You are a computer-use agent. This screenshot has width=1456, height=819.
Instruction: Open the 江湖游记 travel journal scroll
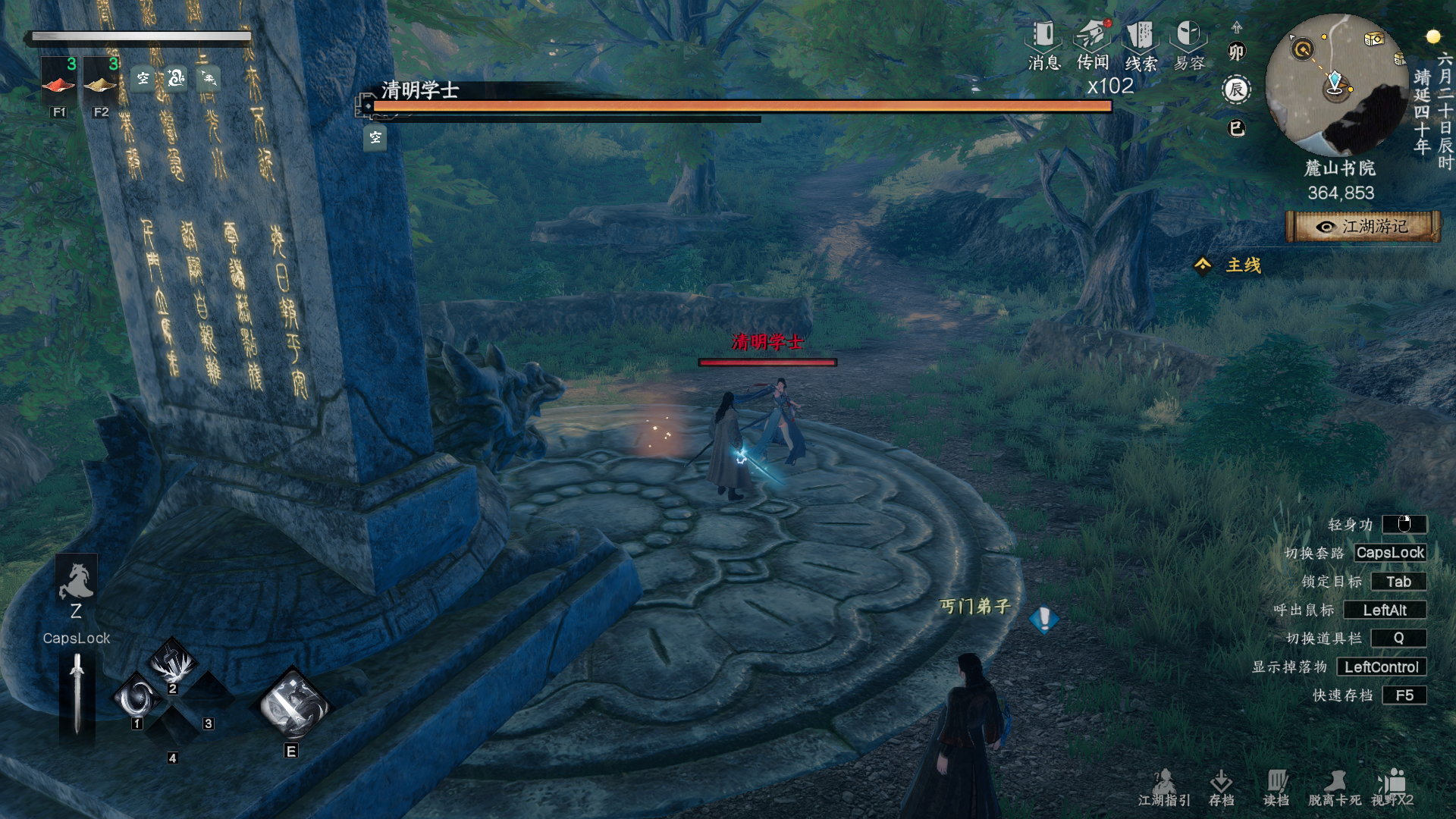pos(1363,227)
